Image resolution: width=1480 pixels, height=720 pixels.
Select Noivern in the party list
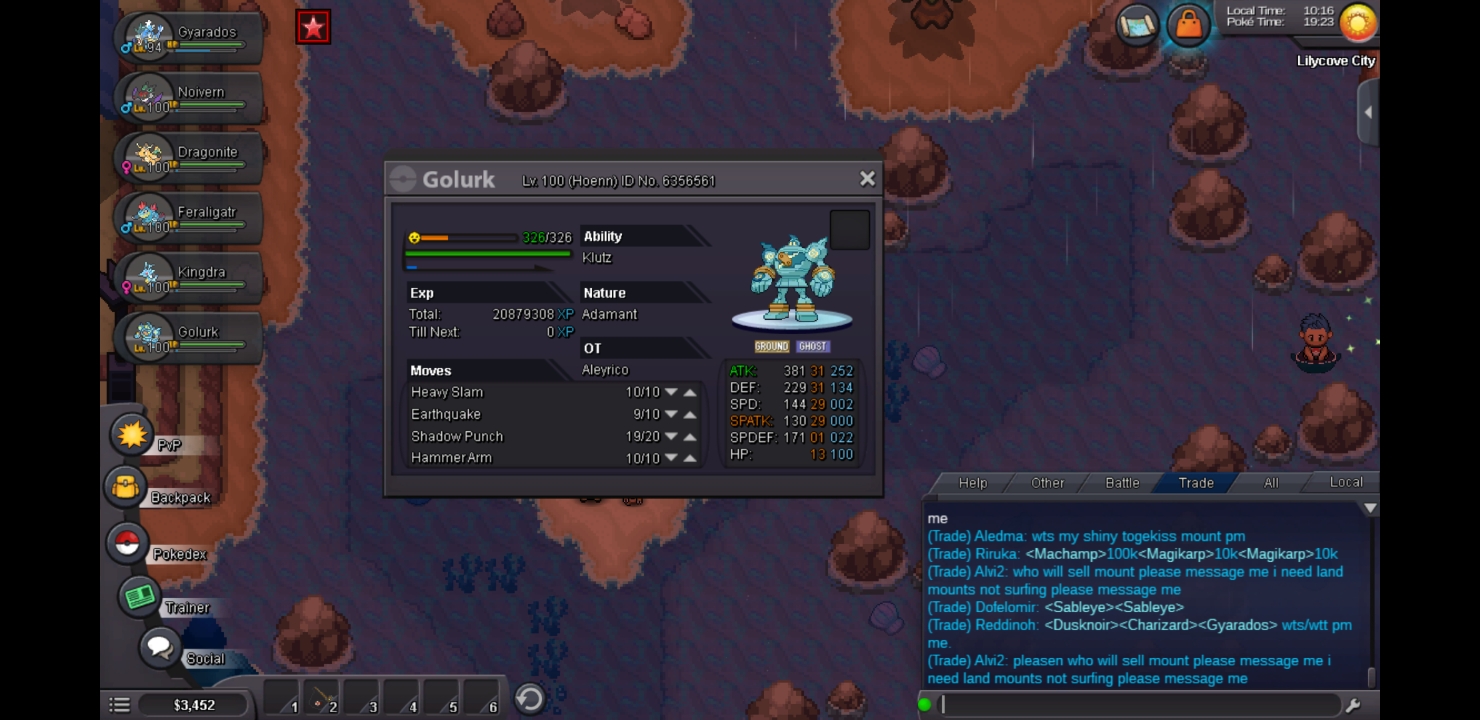click(190, 97)
